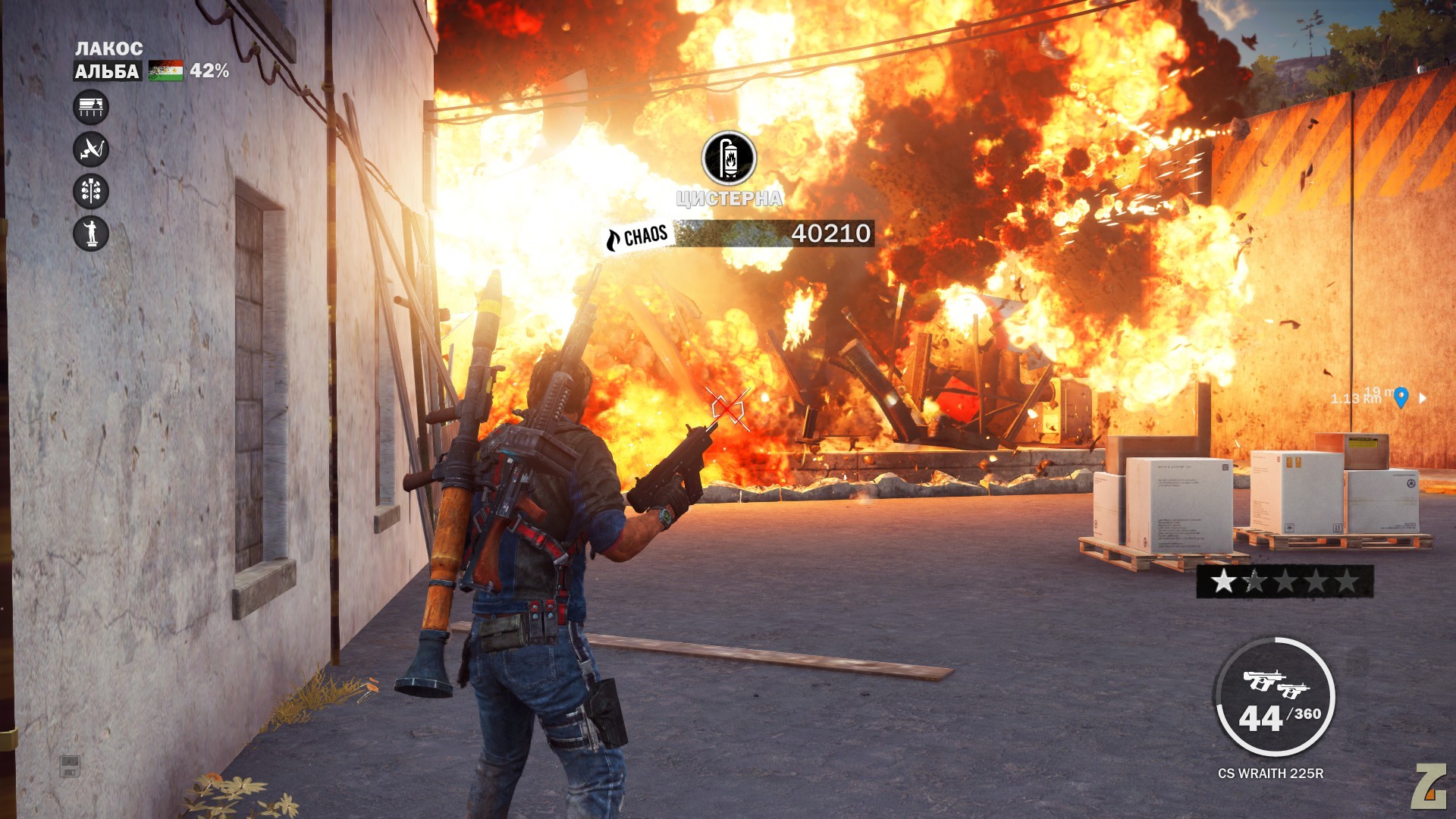Click the Цистерна fuel tank marker
The width and height of the screenshot is (1456, 819).
tap(729, 158)
